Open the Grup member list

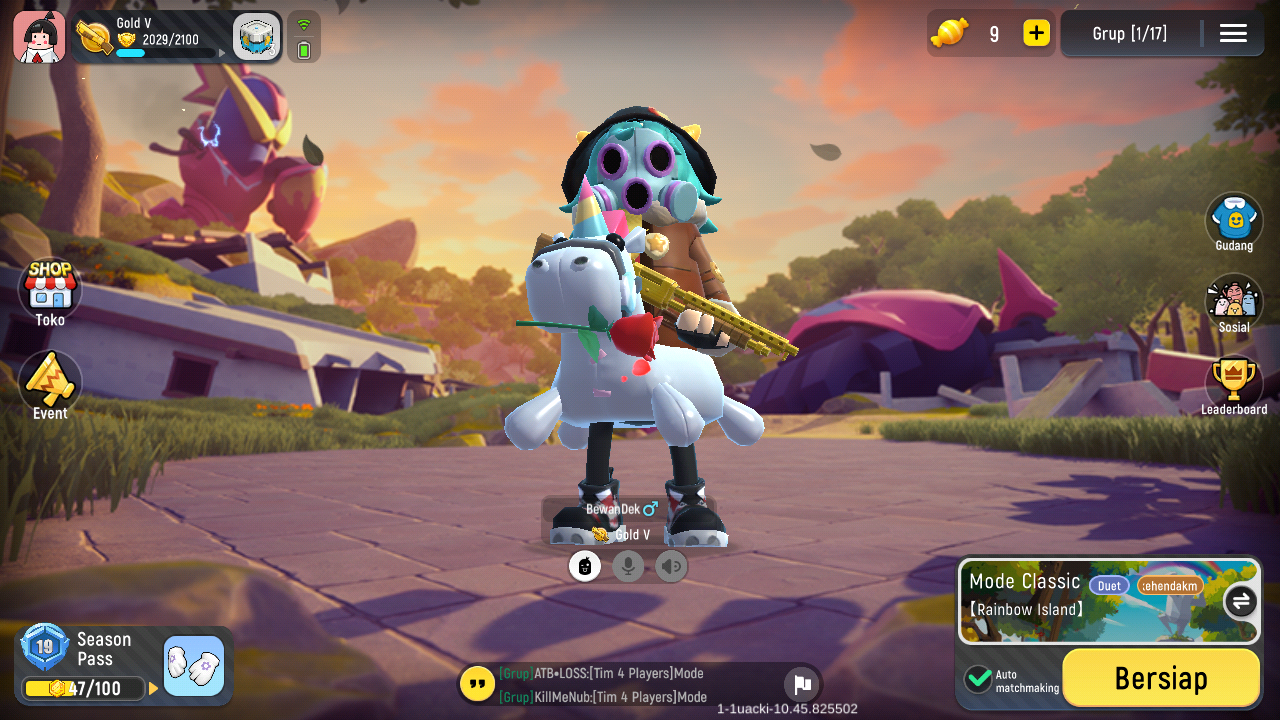[x=1130, y=34]
